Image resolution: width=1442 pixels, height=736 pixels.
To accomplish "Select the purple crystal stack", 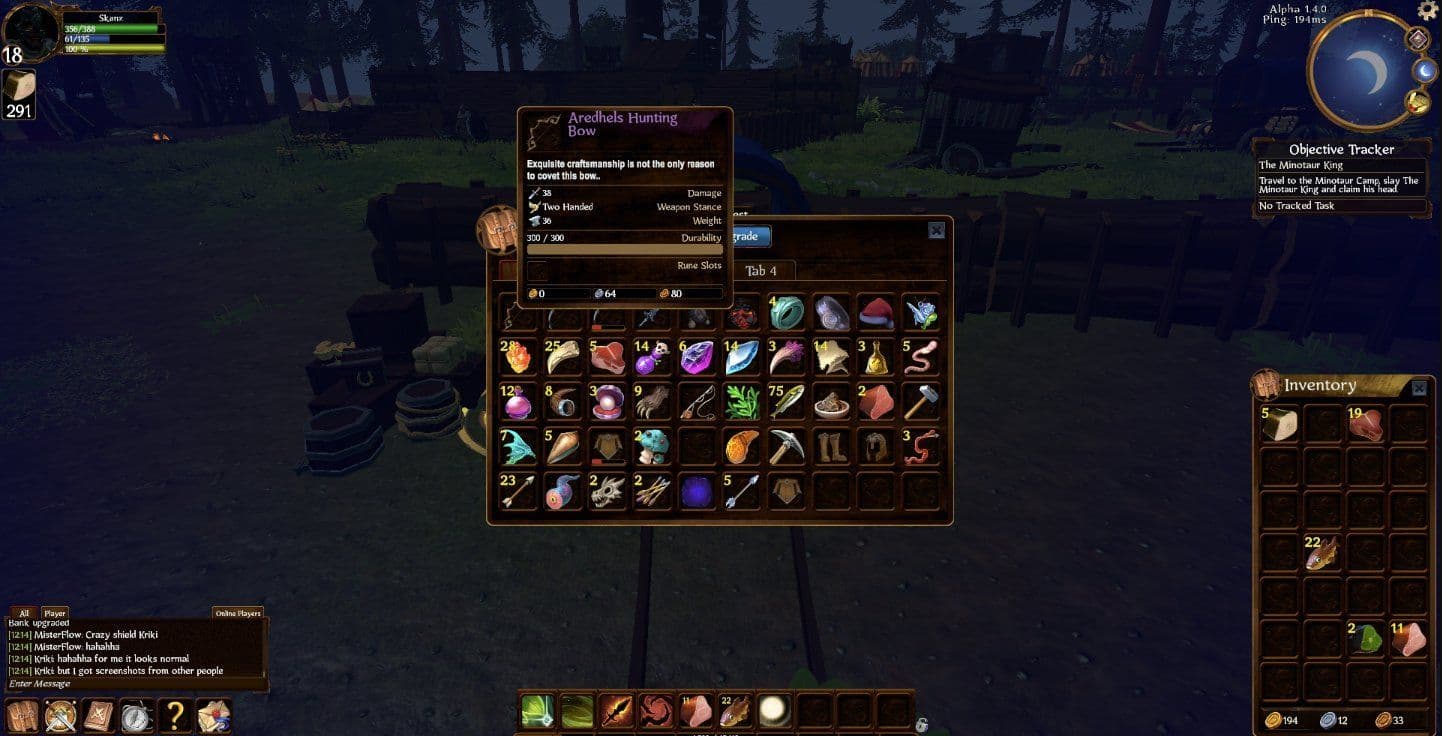I will click(x=696, y=357).
